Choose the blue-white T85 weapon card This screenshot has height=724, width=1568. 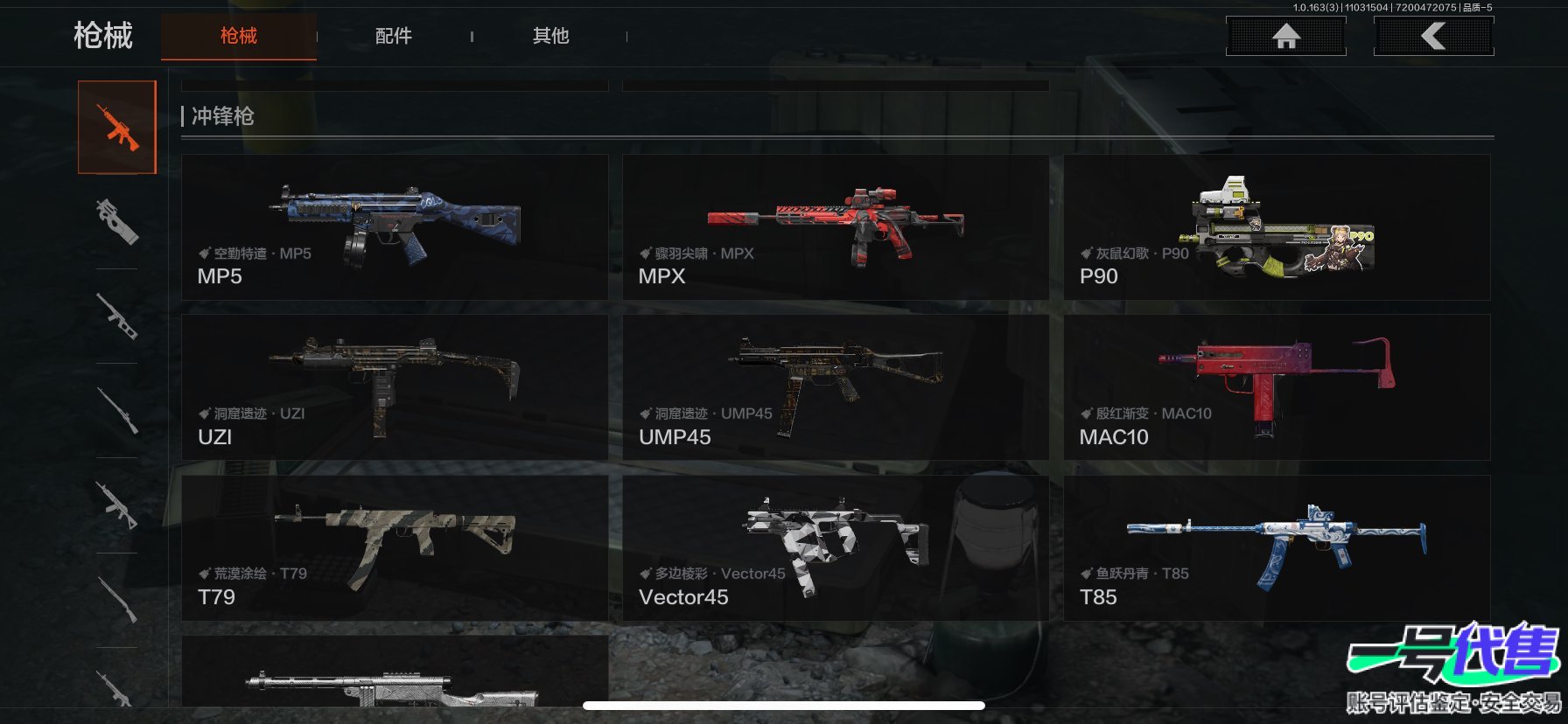click(x=1277, y=548)
